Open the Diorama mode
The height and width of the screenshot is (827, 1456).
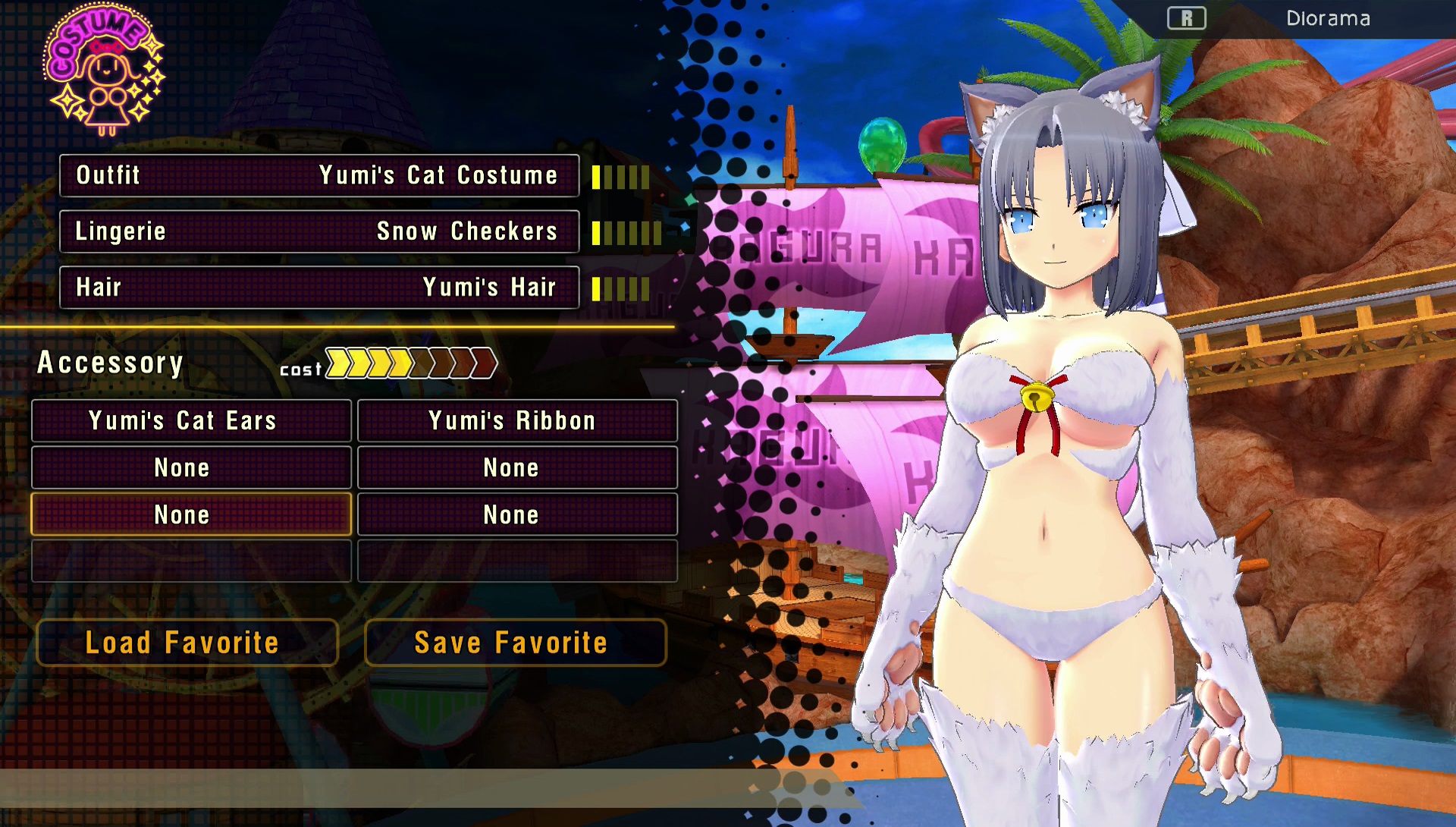click(1327, 18)
